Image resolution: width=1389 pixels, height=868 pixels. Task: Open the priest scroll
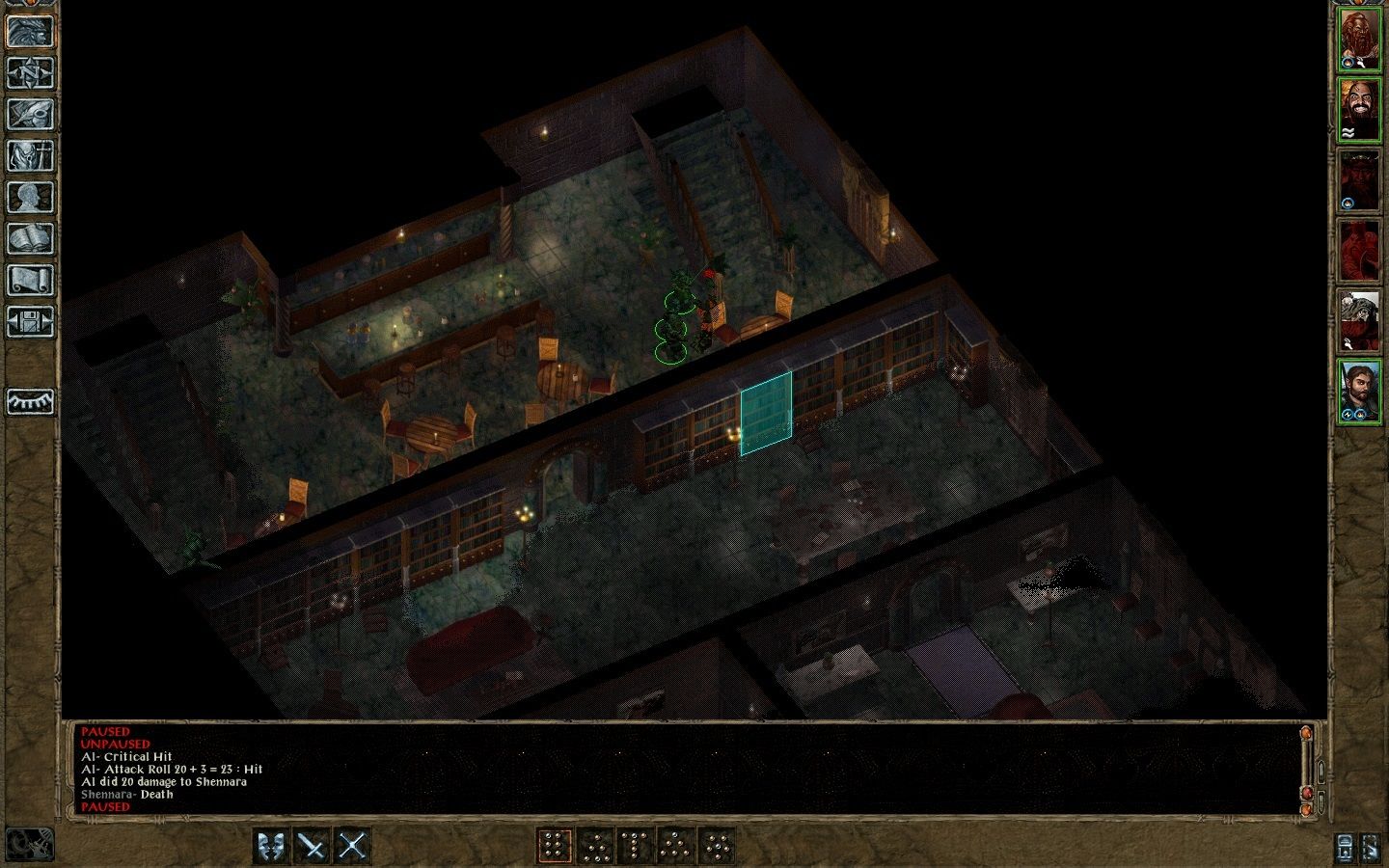coord(30,280)
